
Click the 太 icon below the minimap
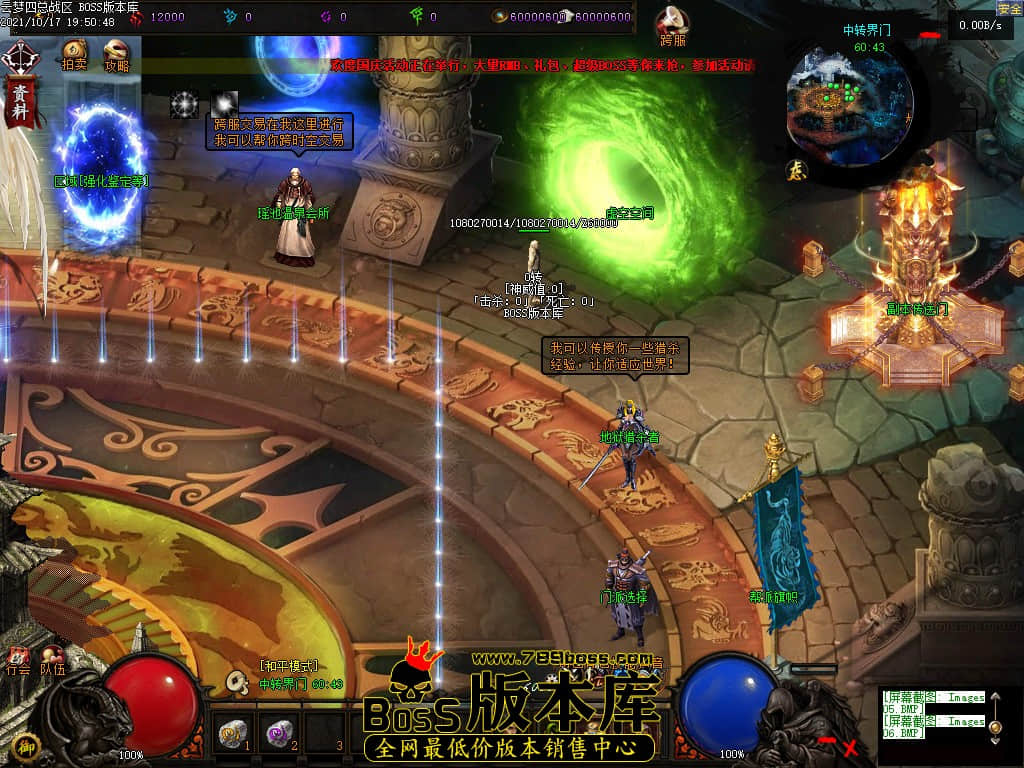pyautogui.click(x=798, y=170)
